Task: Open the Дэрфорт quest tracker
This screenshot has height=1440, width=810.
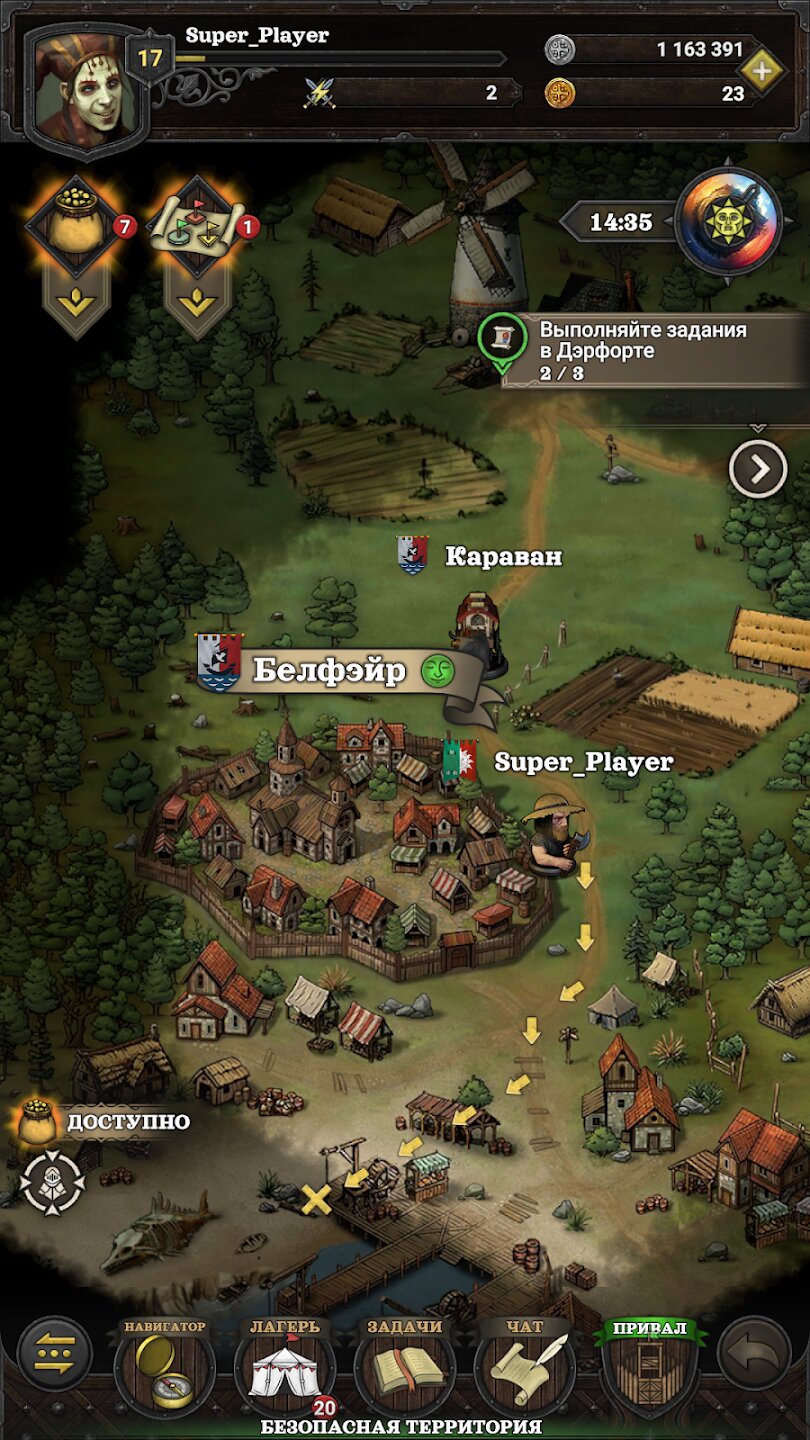Action: pos(640,350)
